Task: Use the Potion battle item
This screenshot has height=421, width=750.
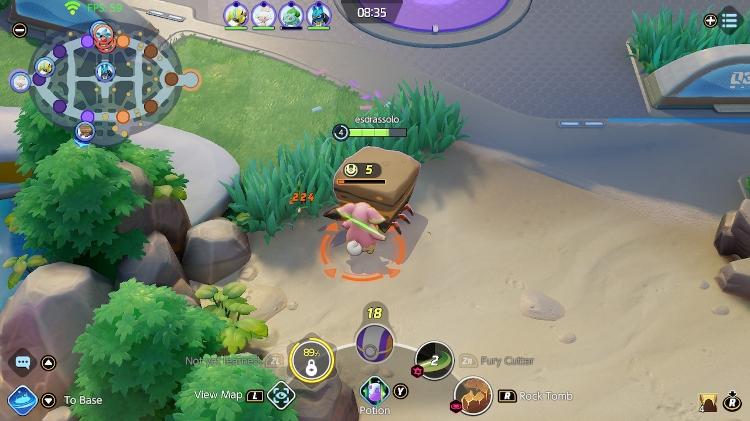Action: 375,391
